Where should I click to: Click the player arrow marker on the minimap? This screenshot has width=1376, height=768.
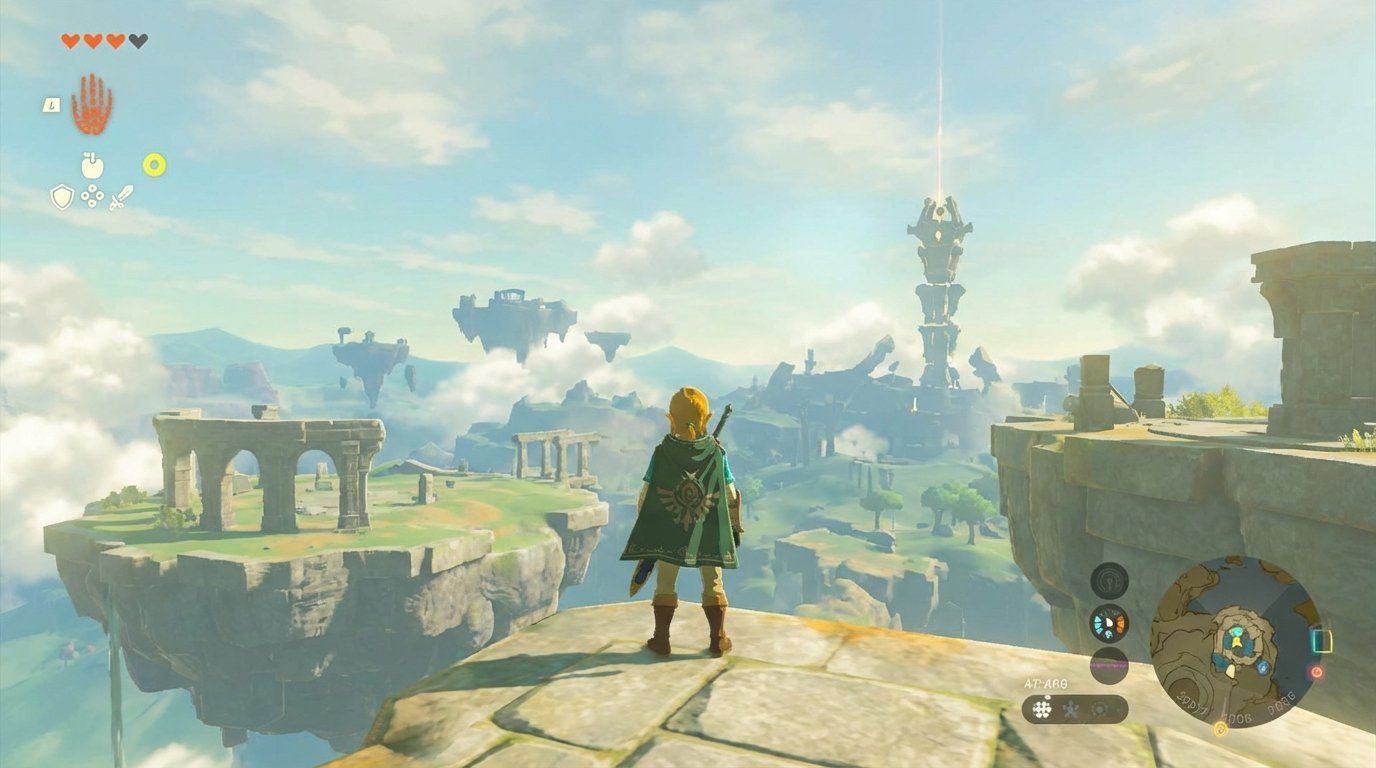tap(1235, 641)
